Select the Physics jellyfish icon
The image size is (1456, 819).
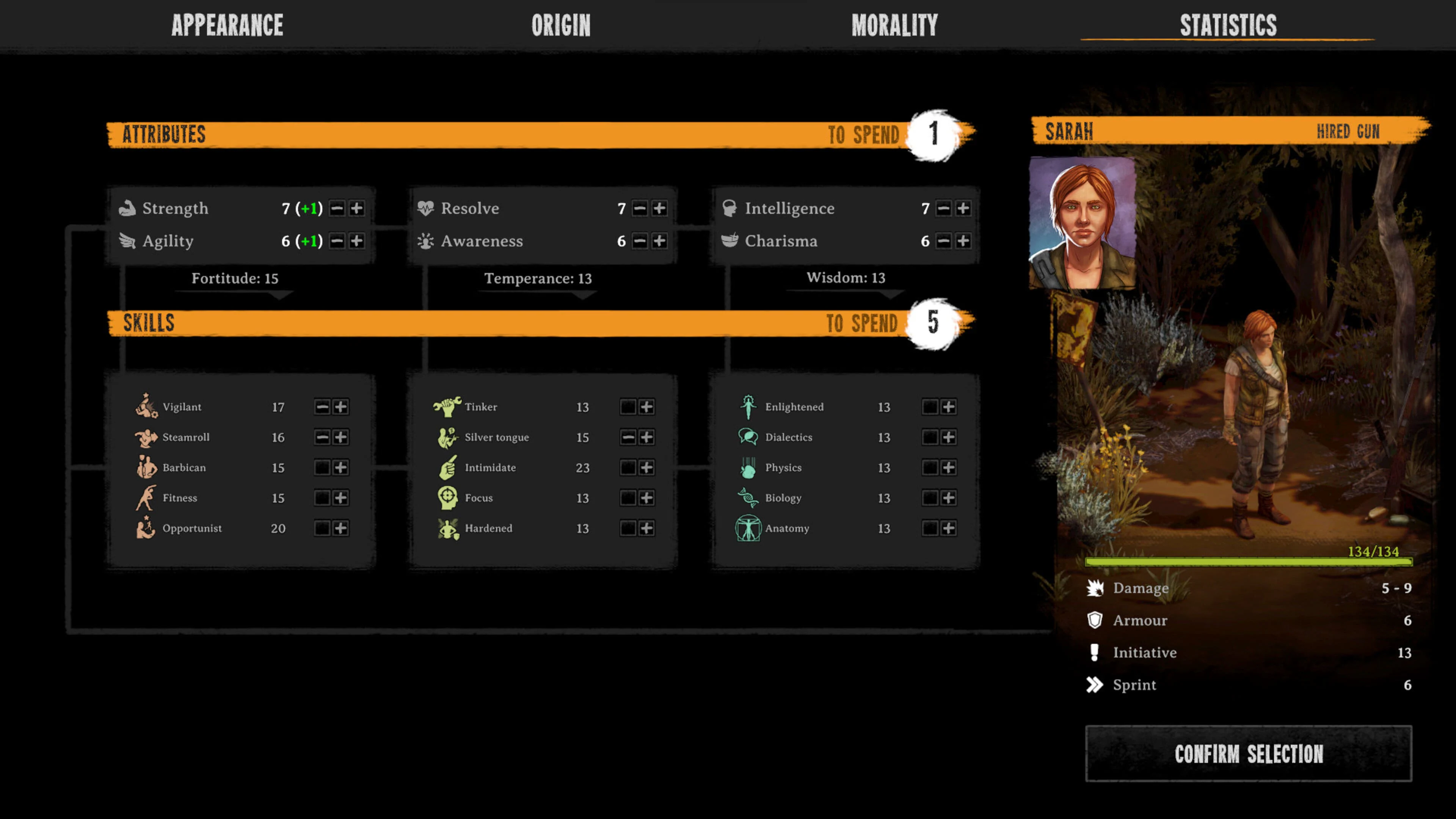(748, 468)
